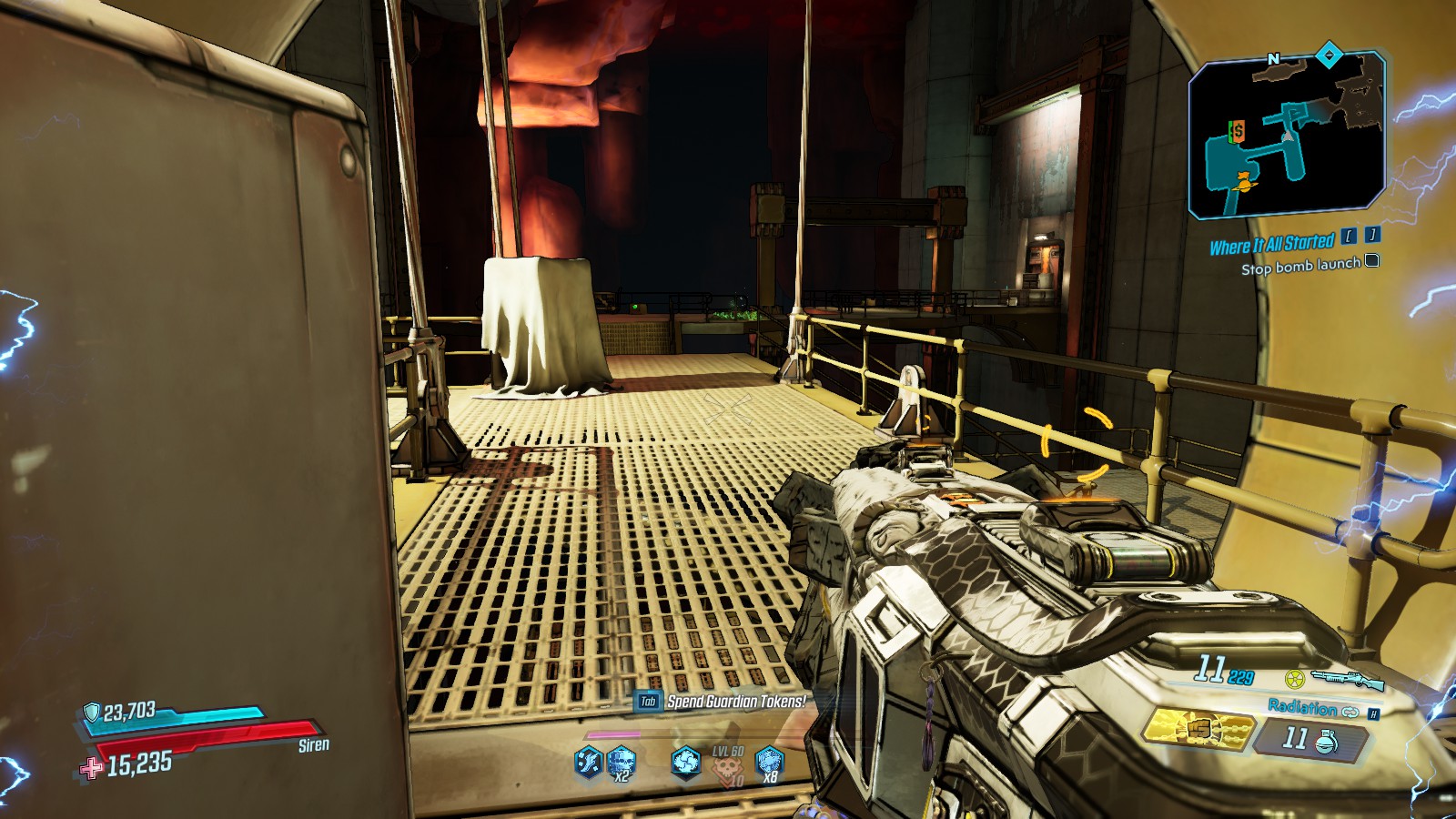Select the fist action skill icon
Viewport: 1456px width, 819px height.
click(1197, 730)
